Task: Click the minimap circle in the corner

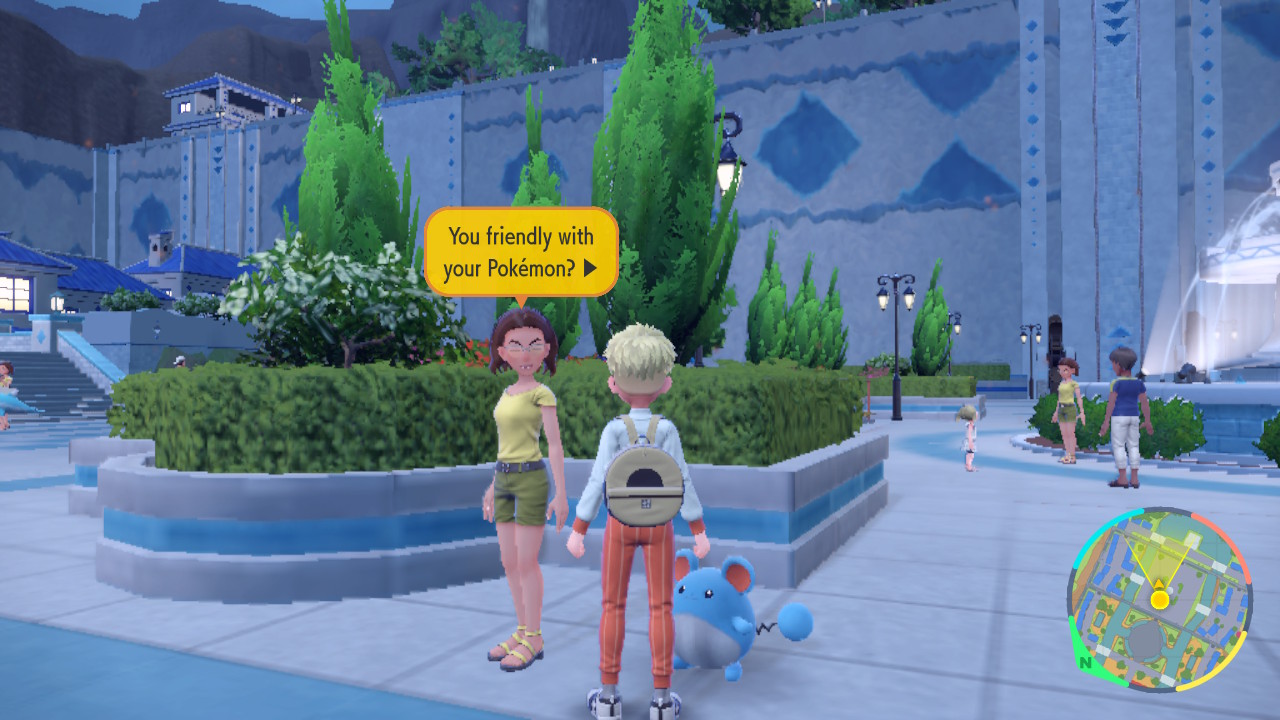Action: 1160,600
